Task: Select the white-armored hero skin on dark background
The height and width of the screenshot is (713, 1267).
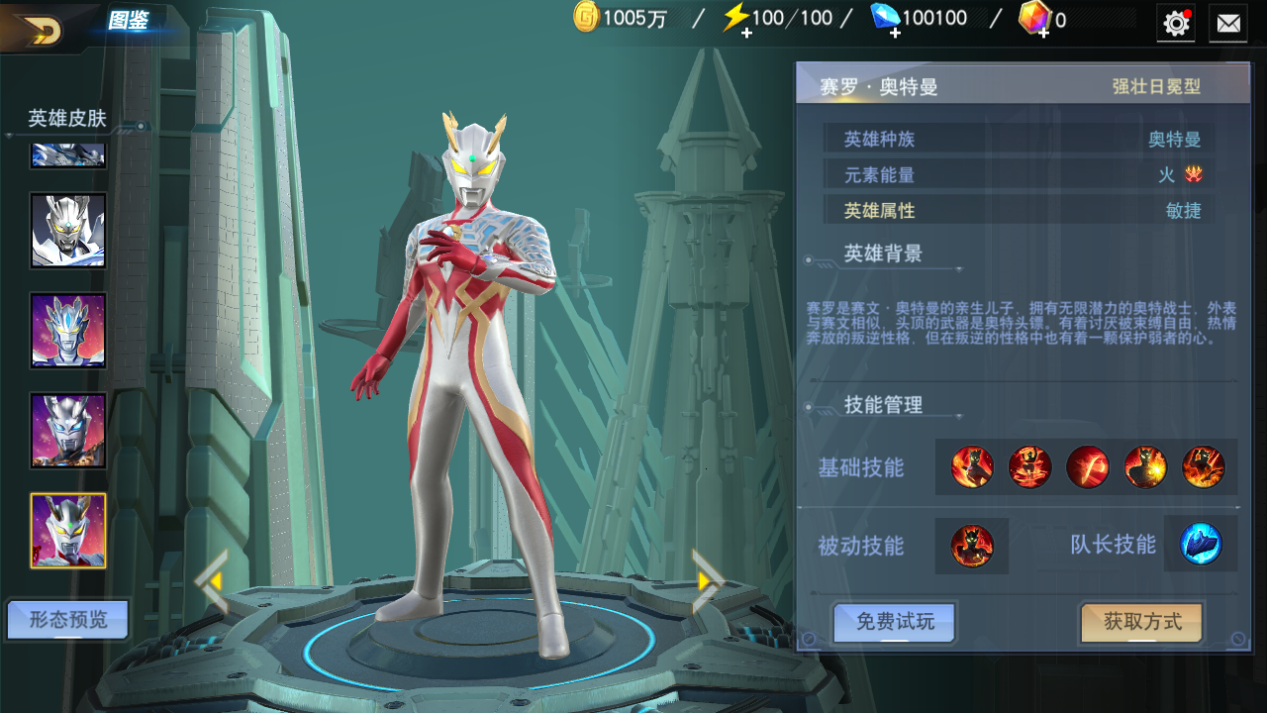Action: [68, 231]
